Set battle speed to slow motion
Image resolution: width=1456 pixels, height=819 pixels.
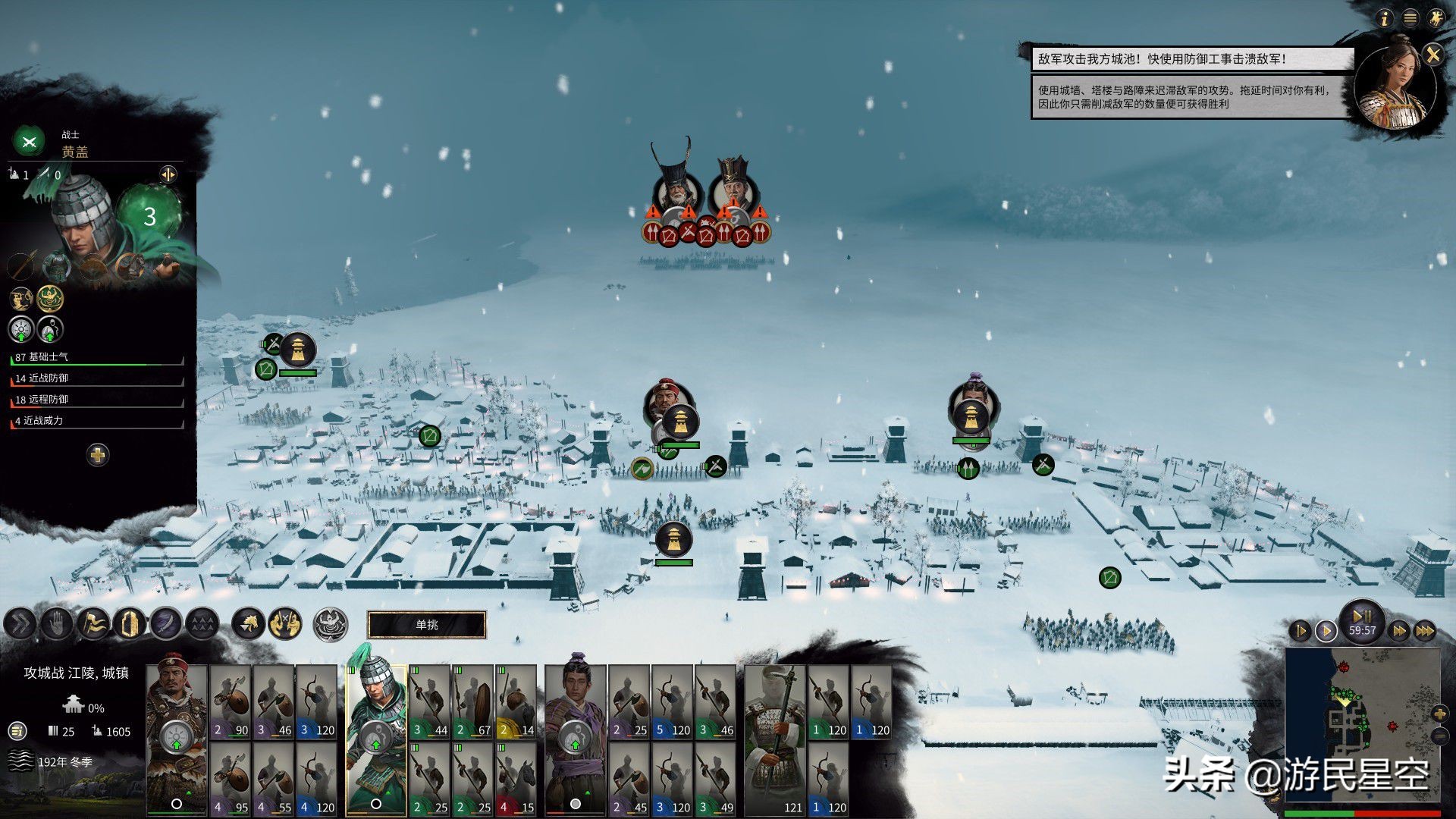tap(1300, 631)
